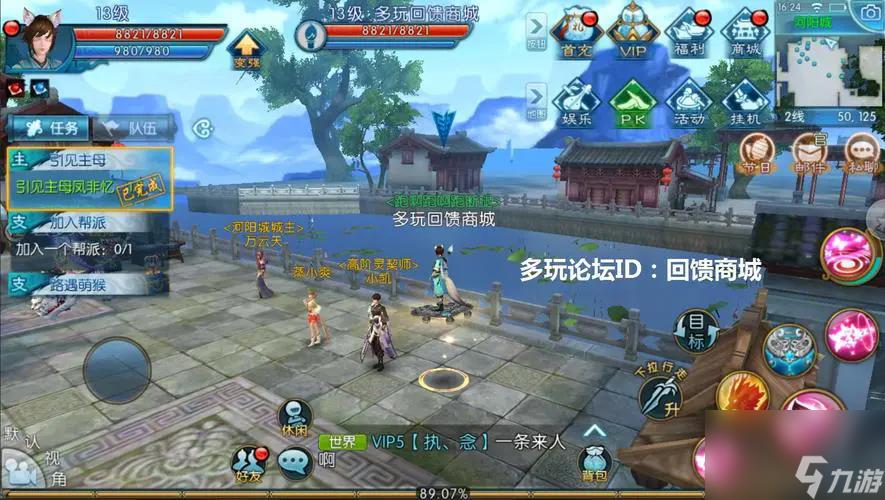
Task: Open the 首充 first-recharge icon
Action: (x=578, y=31)
